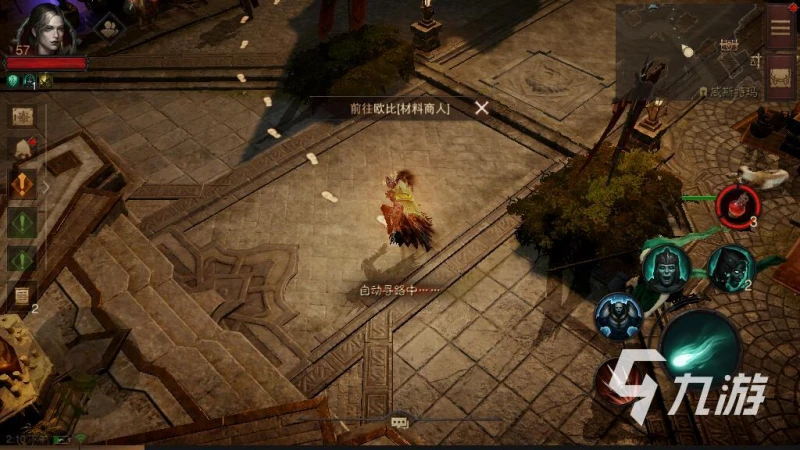The width and height of the screenshot is (800, 450).
Task: Select the orange exclamation quest tracker
Action: 22,185
